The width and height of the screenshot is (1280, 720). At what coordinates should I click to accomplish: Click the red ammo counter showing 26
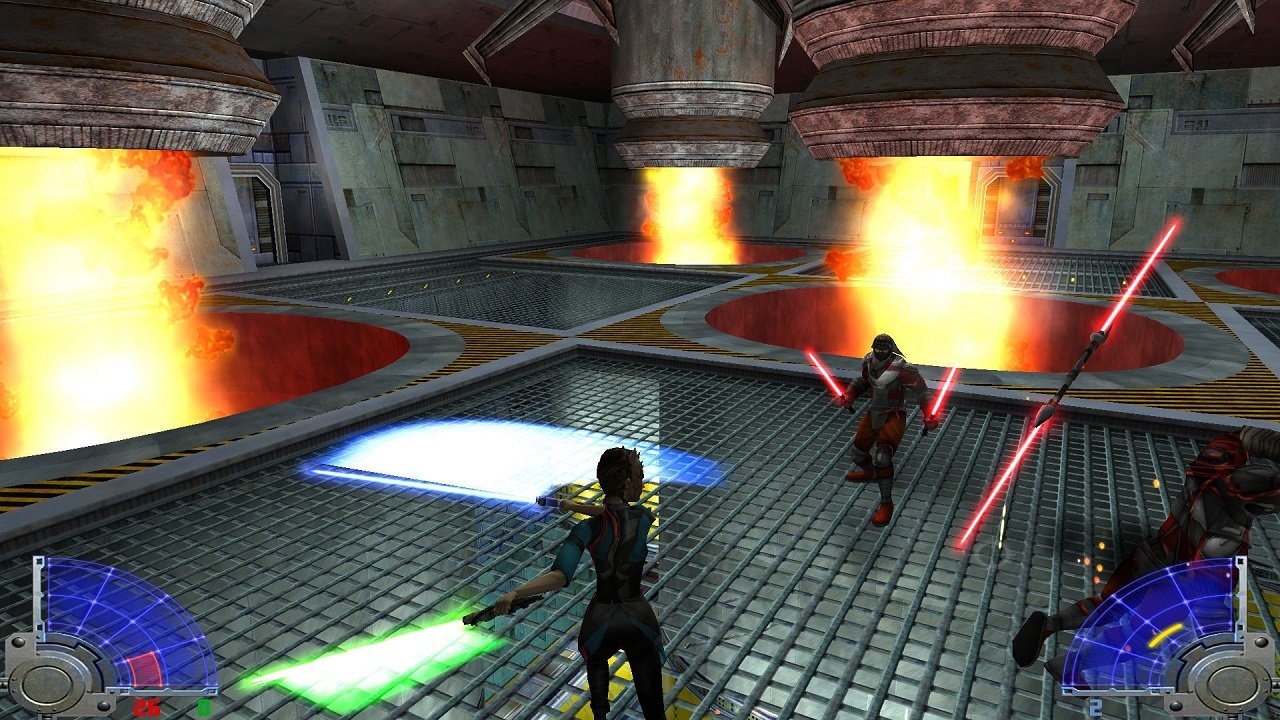[146, 706]
